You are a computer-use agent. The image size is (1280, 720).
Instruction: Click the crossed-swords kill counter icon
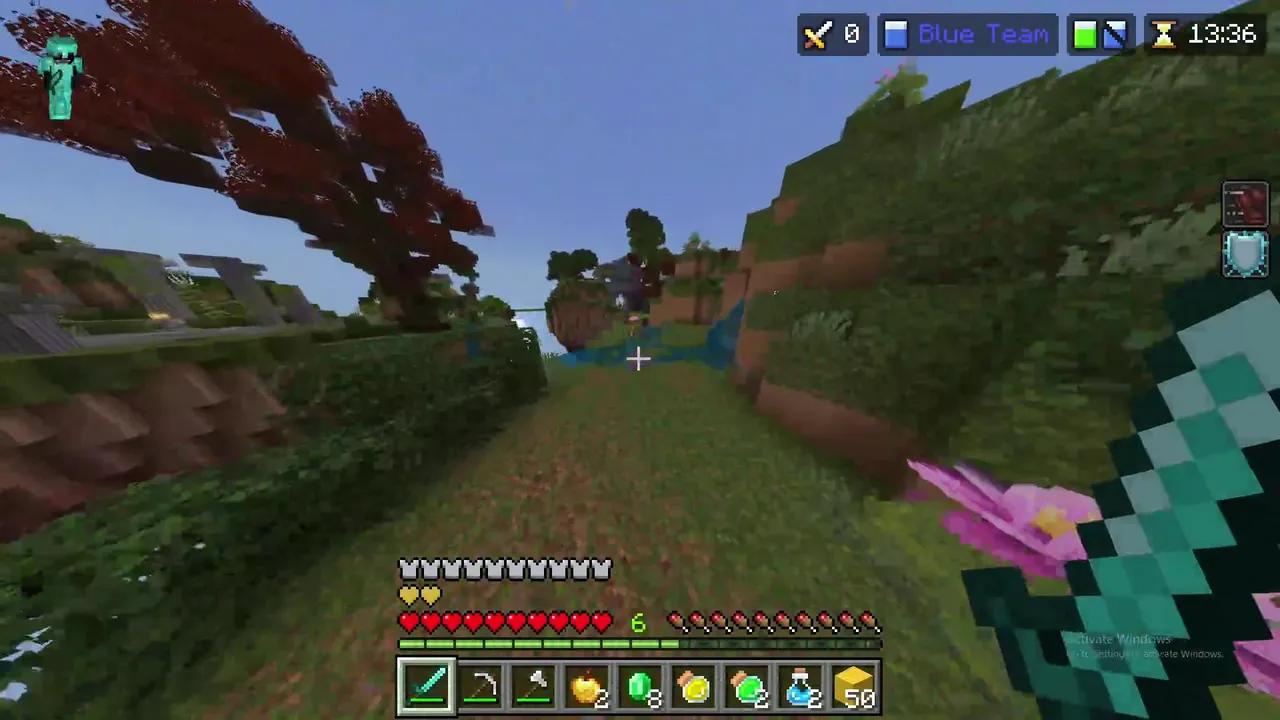pyautogui.click(x=817, y=35)
